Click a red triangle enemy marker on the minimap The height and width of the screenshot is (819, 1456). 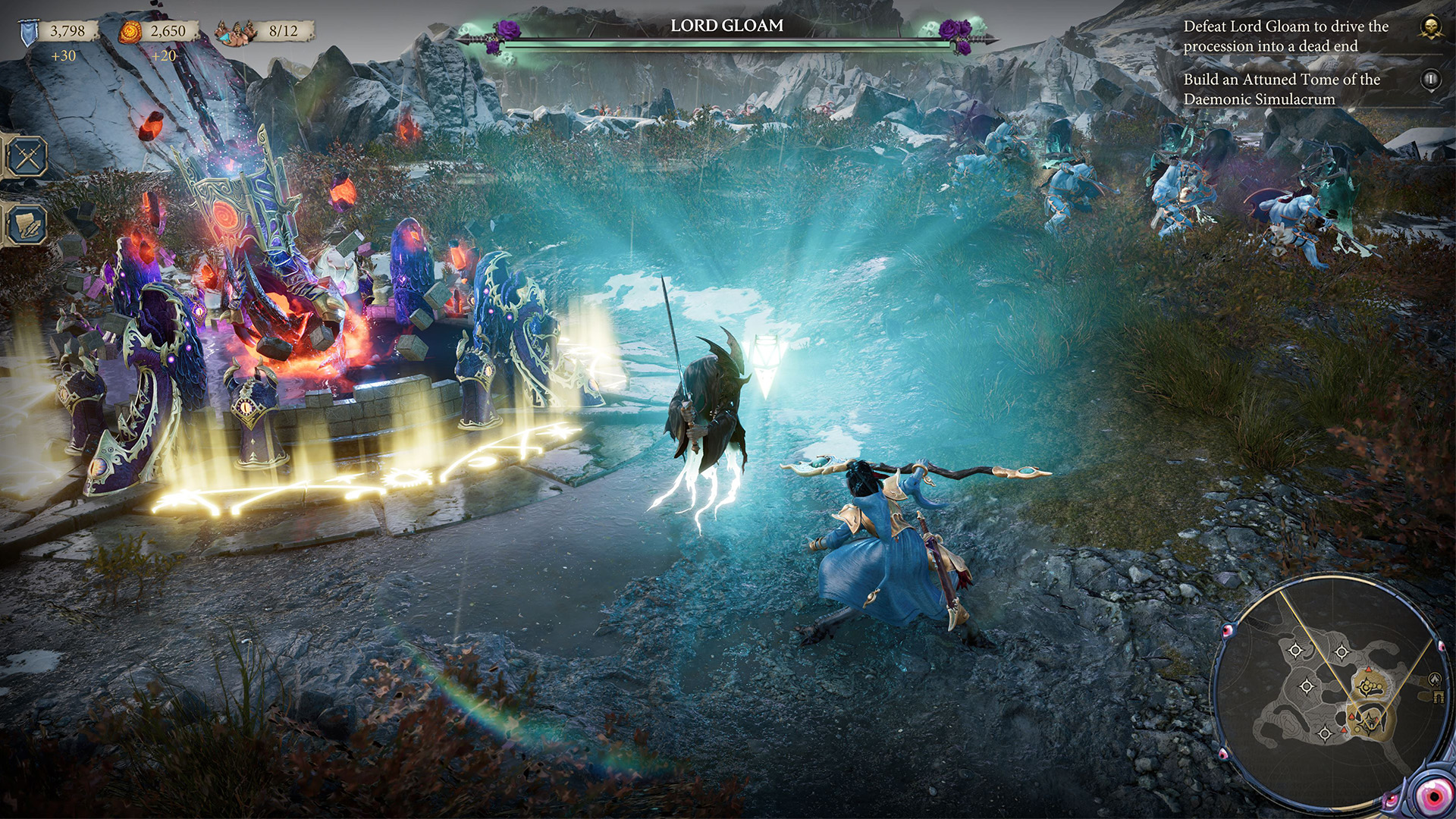click(x=1369, y=669)
